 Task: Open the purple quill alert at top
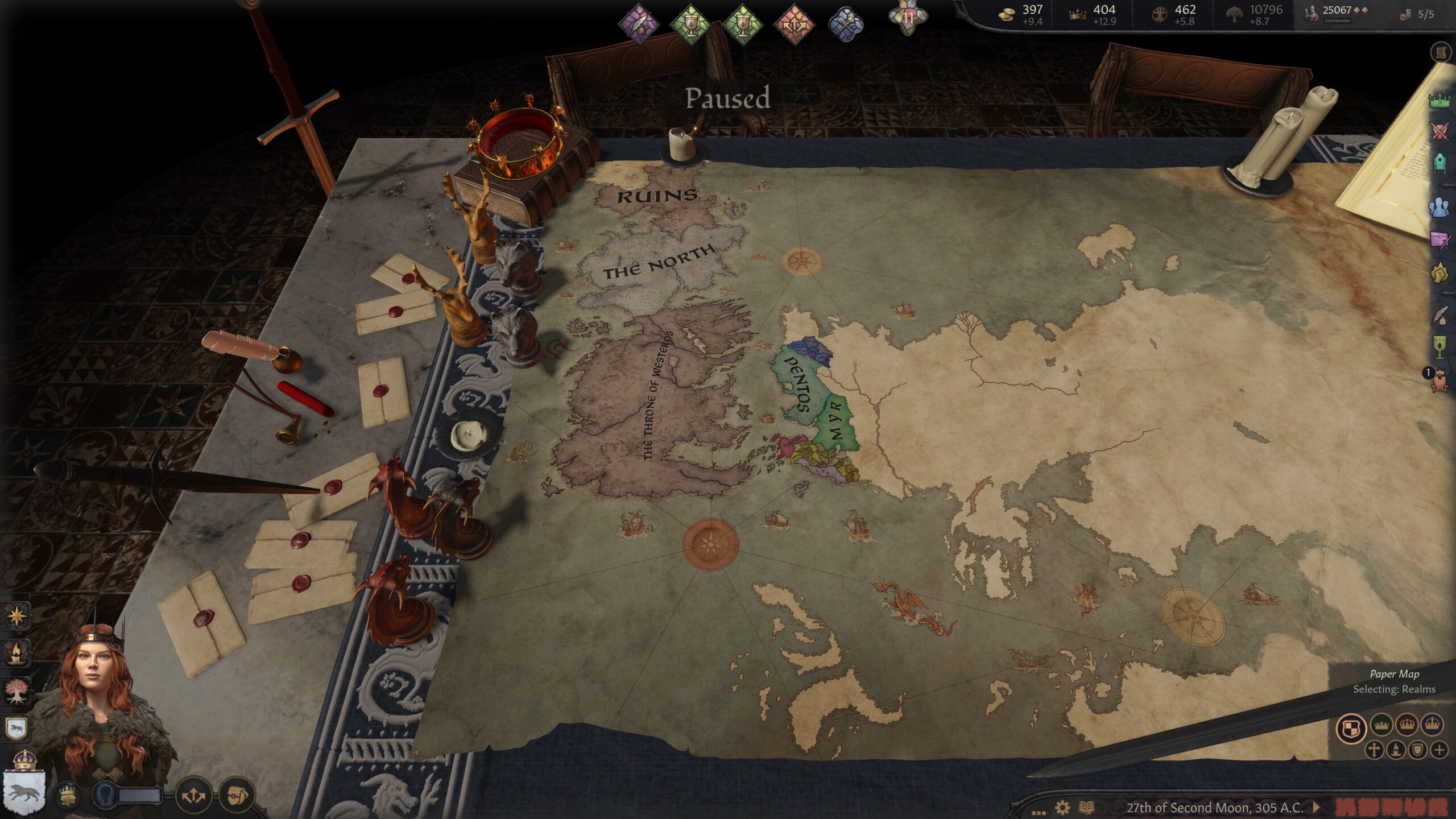639,24
